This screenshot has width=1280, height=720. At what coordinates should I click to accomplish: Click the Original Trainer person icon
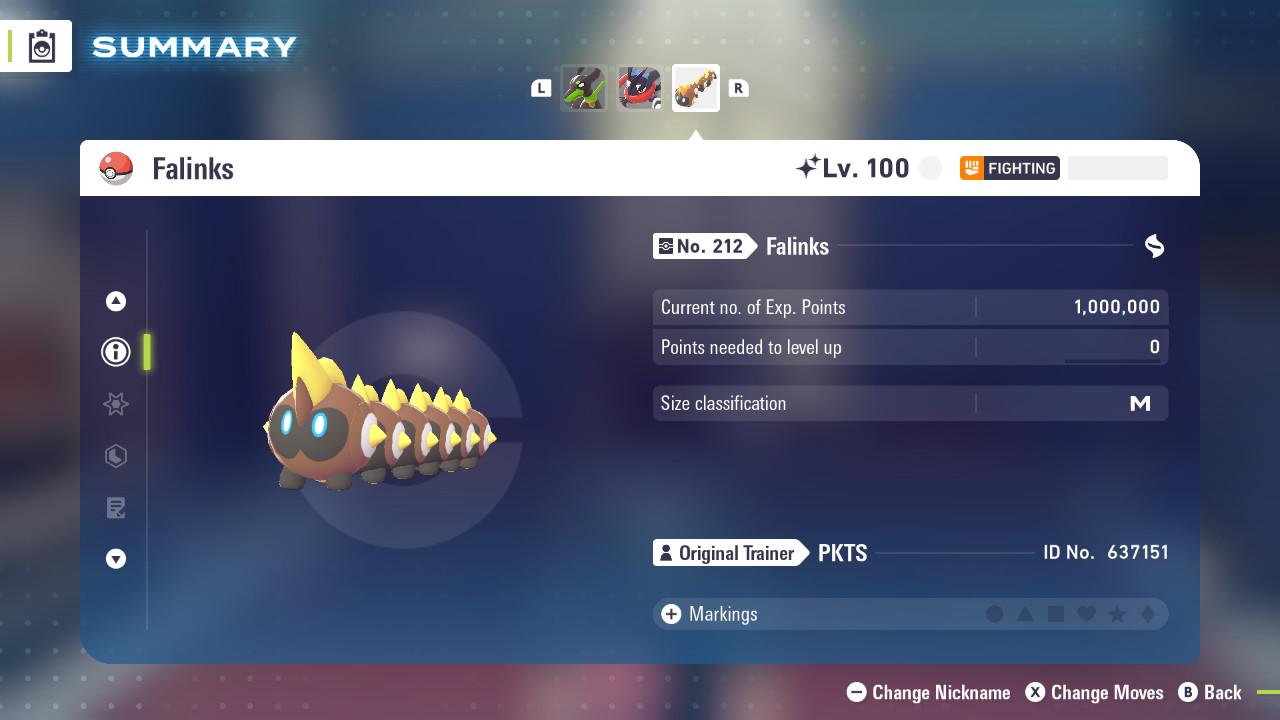(668, 552)
